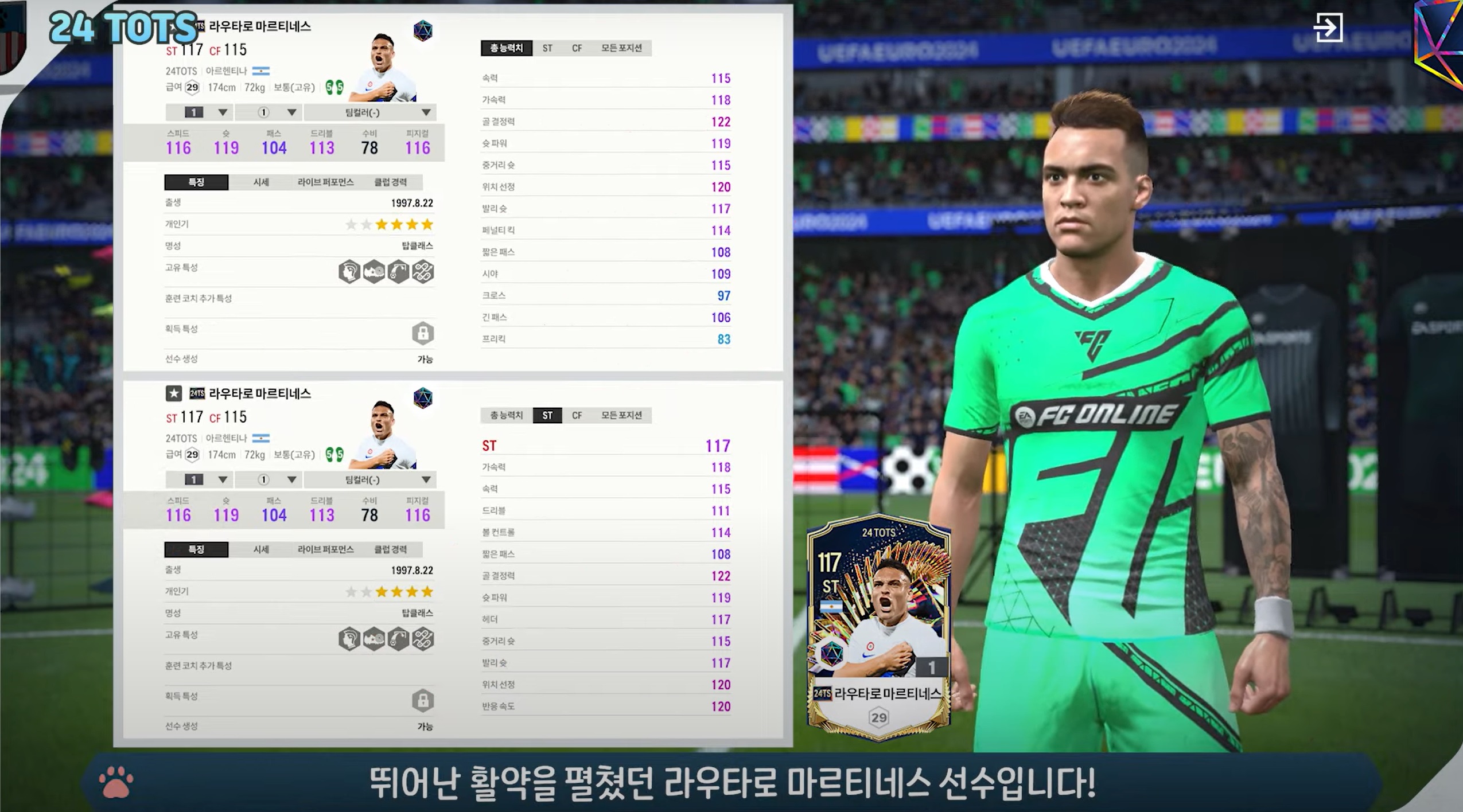Switch to 총능력치 tab in the bottom player panel
The height and width of the screenshot is (812, 1463).
[x=506, y=415]
